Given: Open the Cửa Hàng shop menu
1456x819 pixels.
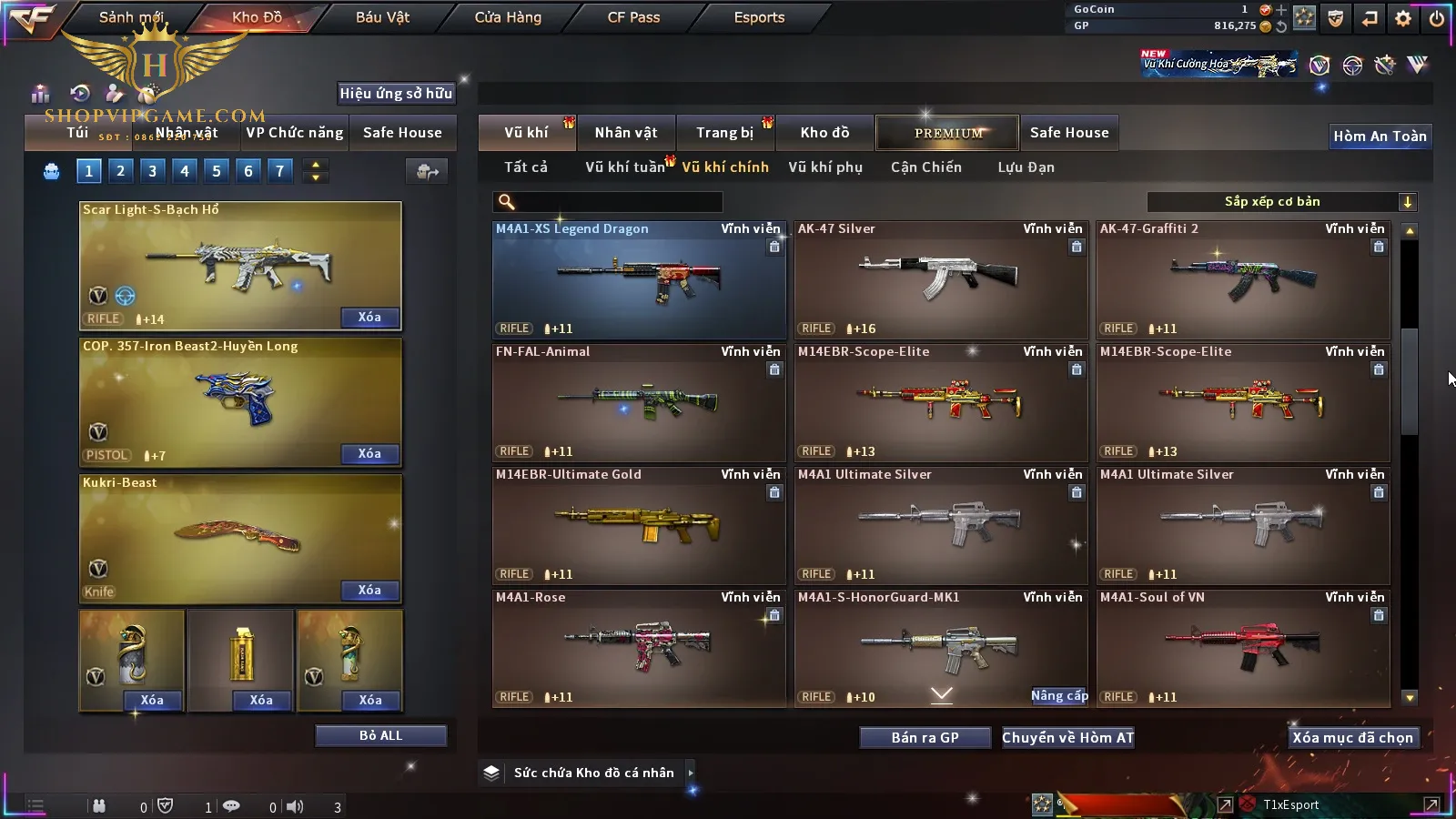Looking at the screenshot, I should click(508, 17).
